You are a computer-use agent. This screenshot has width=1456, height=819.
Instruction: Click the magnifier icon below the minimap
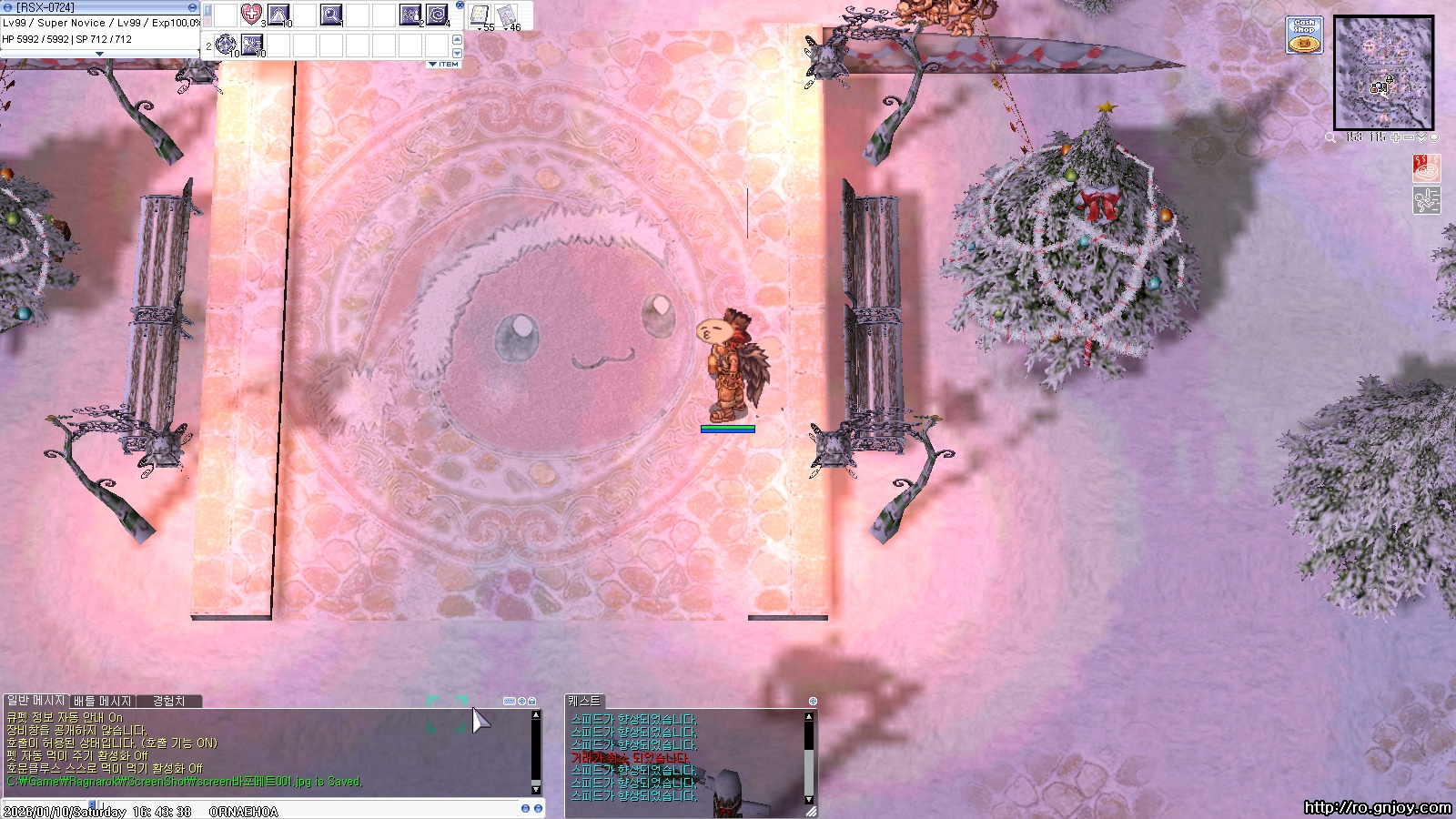[x=1330, y=137]
